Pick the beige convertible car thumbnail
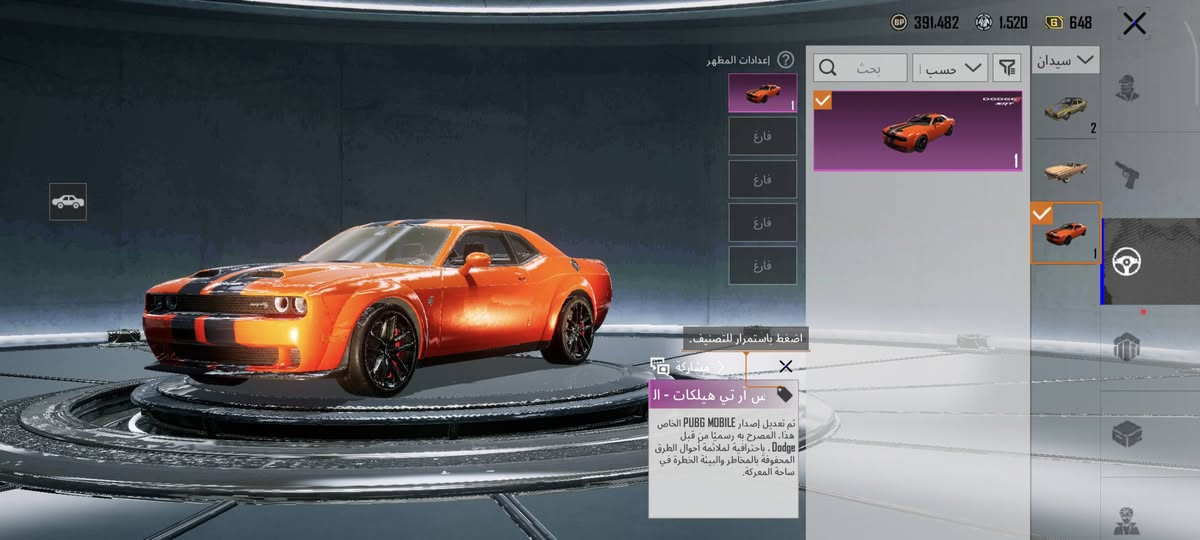Screen dimensions: 1200x540 tap(1065, 170)
